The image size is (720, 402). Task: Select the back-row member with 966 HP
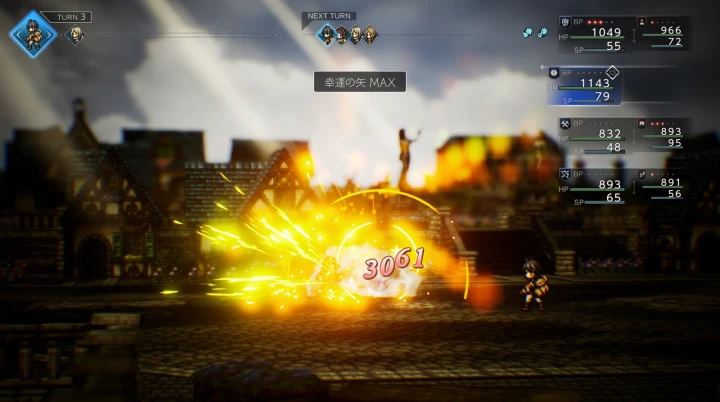click(x=661, y=33)
